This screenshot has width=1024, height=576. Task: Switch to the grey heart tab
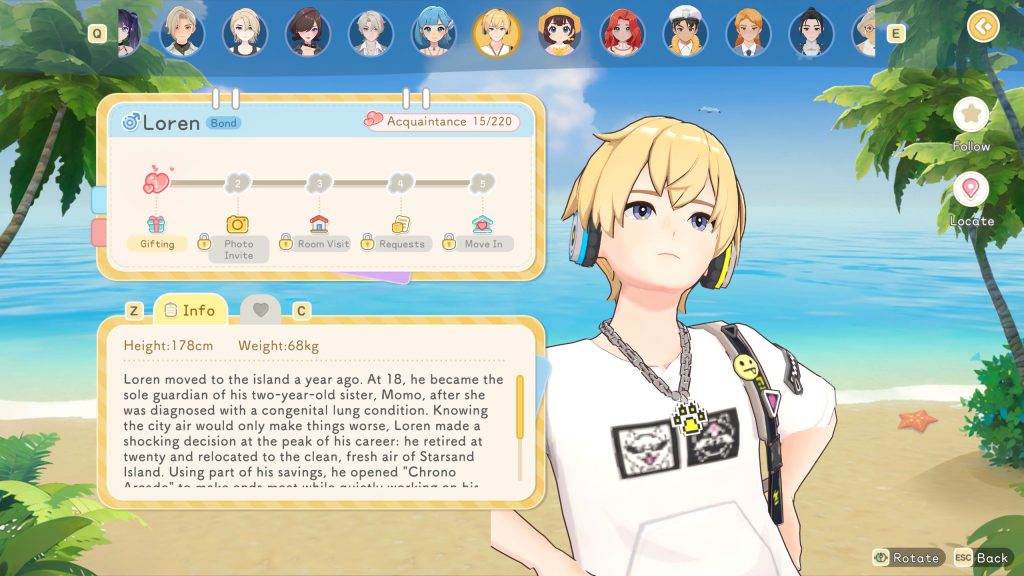(x=261, y=310)
